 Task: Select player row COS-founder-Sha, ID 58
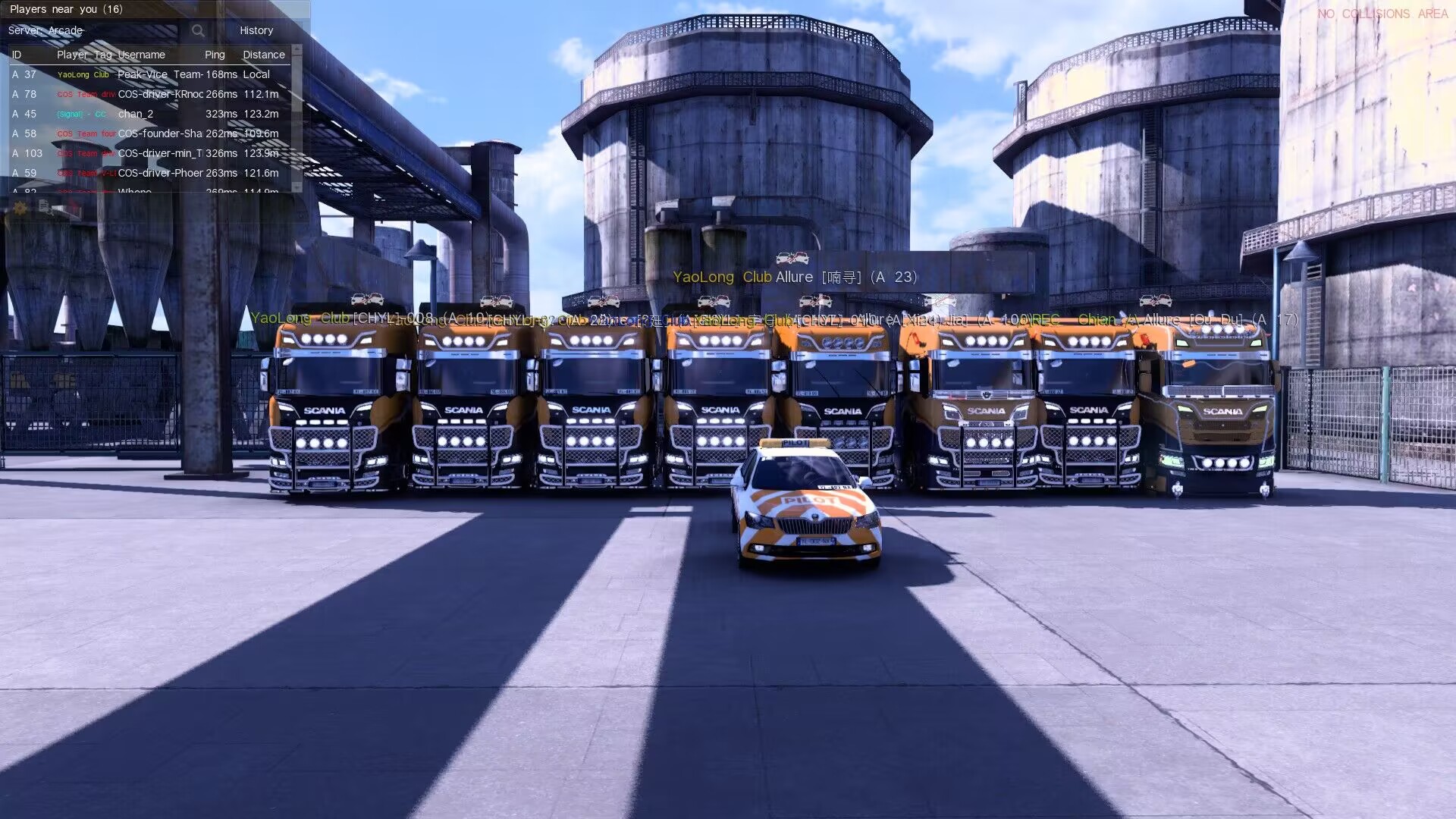coord(152,133)
